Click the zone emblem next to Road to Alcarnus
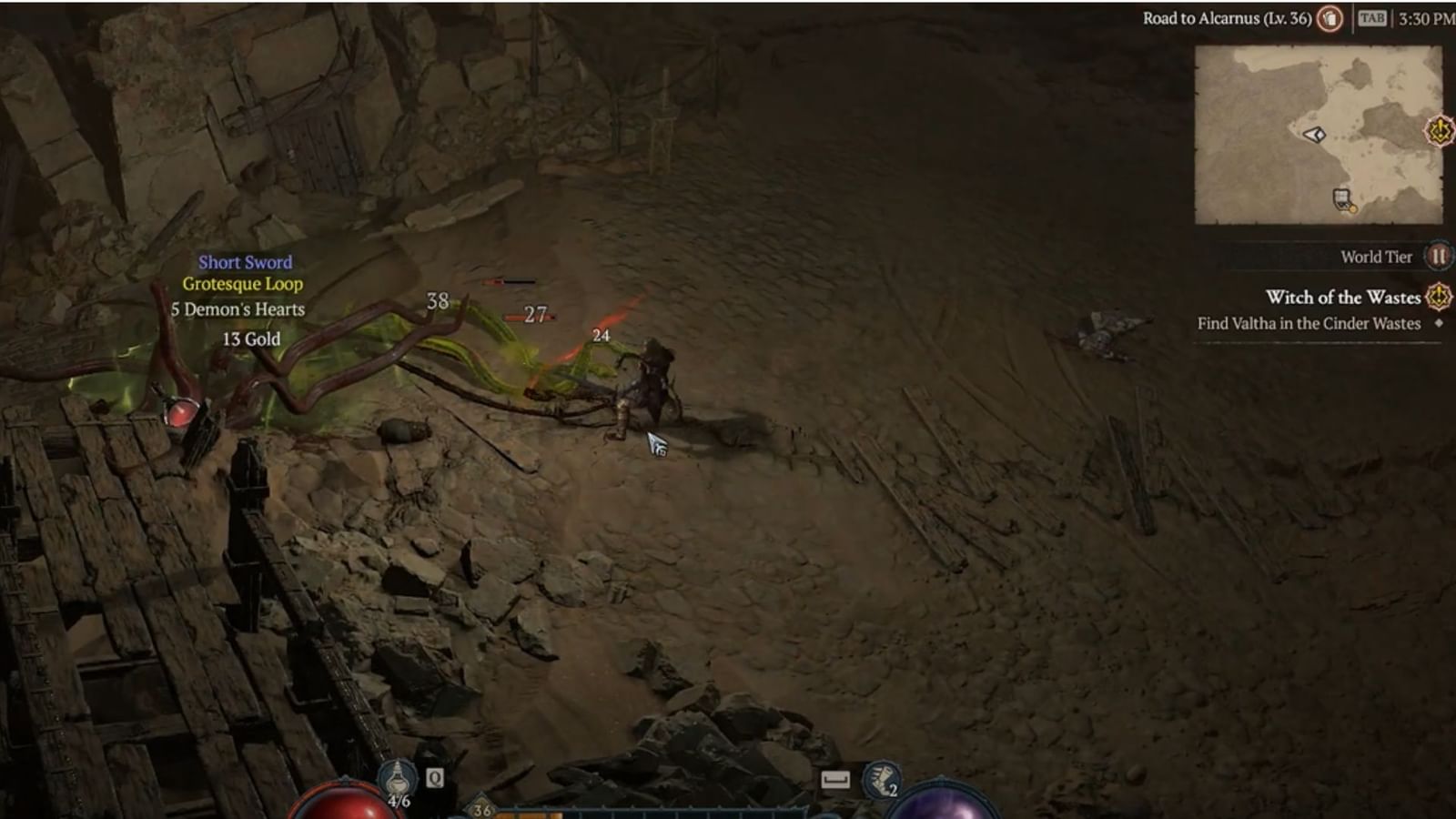 (x=1330, y=19)
